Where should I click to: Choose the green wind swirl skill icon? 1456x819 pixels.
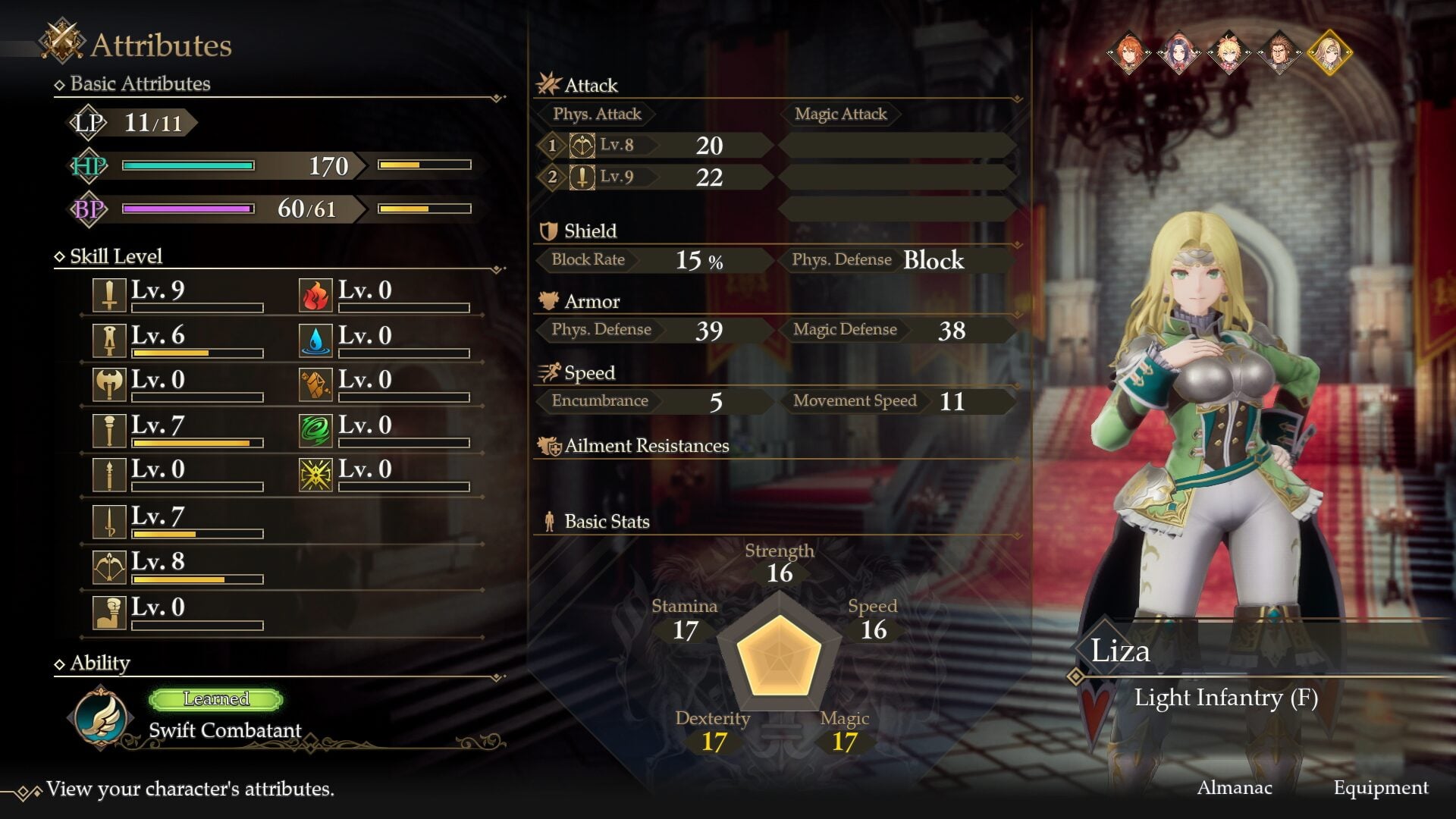[x=315, y=430]
